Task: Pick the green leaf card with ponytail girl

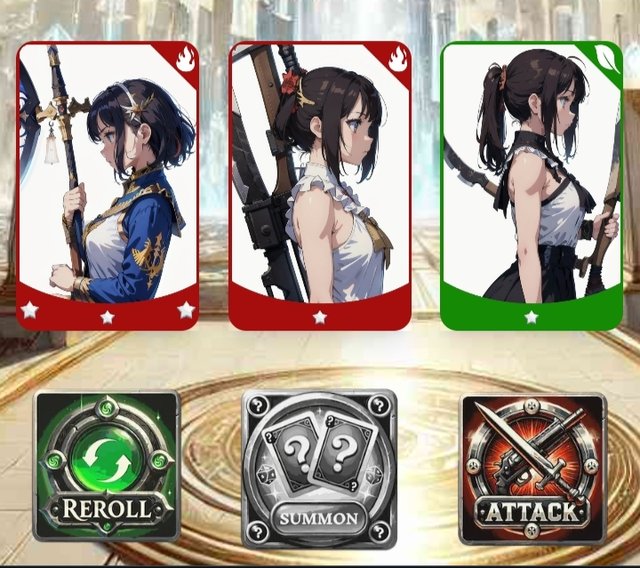Action: [531, 185]
